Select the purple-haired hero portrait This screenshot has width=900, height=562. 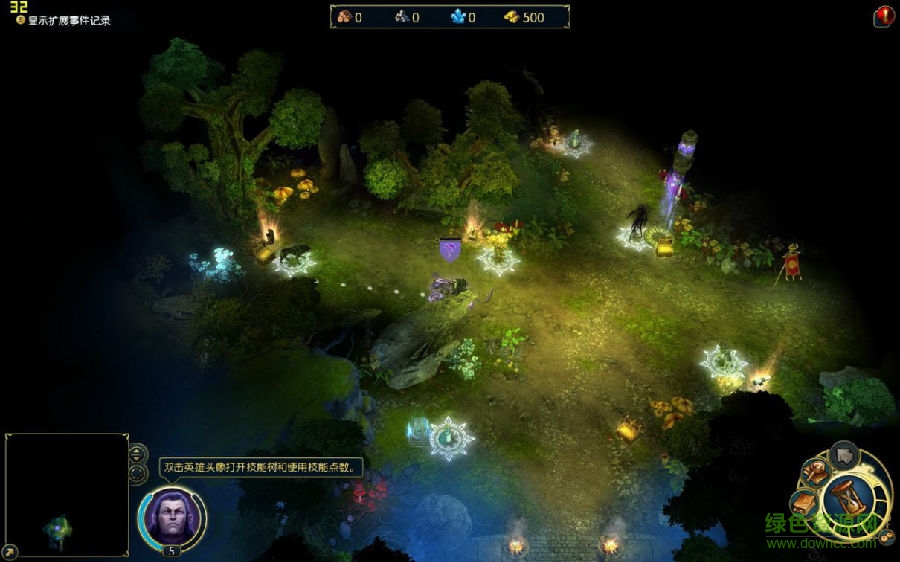point(171,514)
